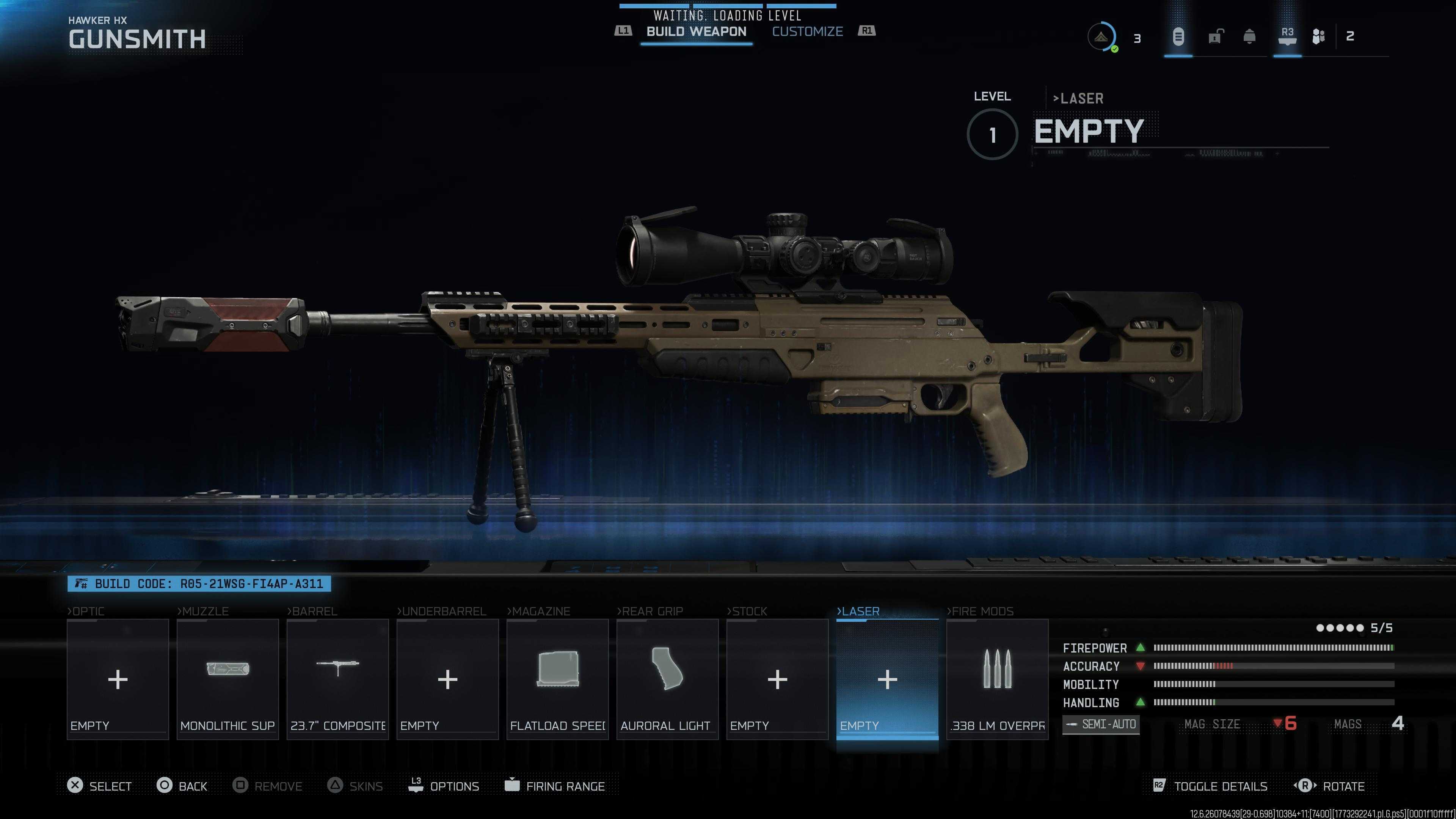Image resolution: width=1456 pixels, height=819 pixels.
Task: Select the empty Optic attachment slot
Action: point(118,679)
